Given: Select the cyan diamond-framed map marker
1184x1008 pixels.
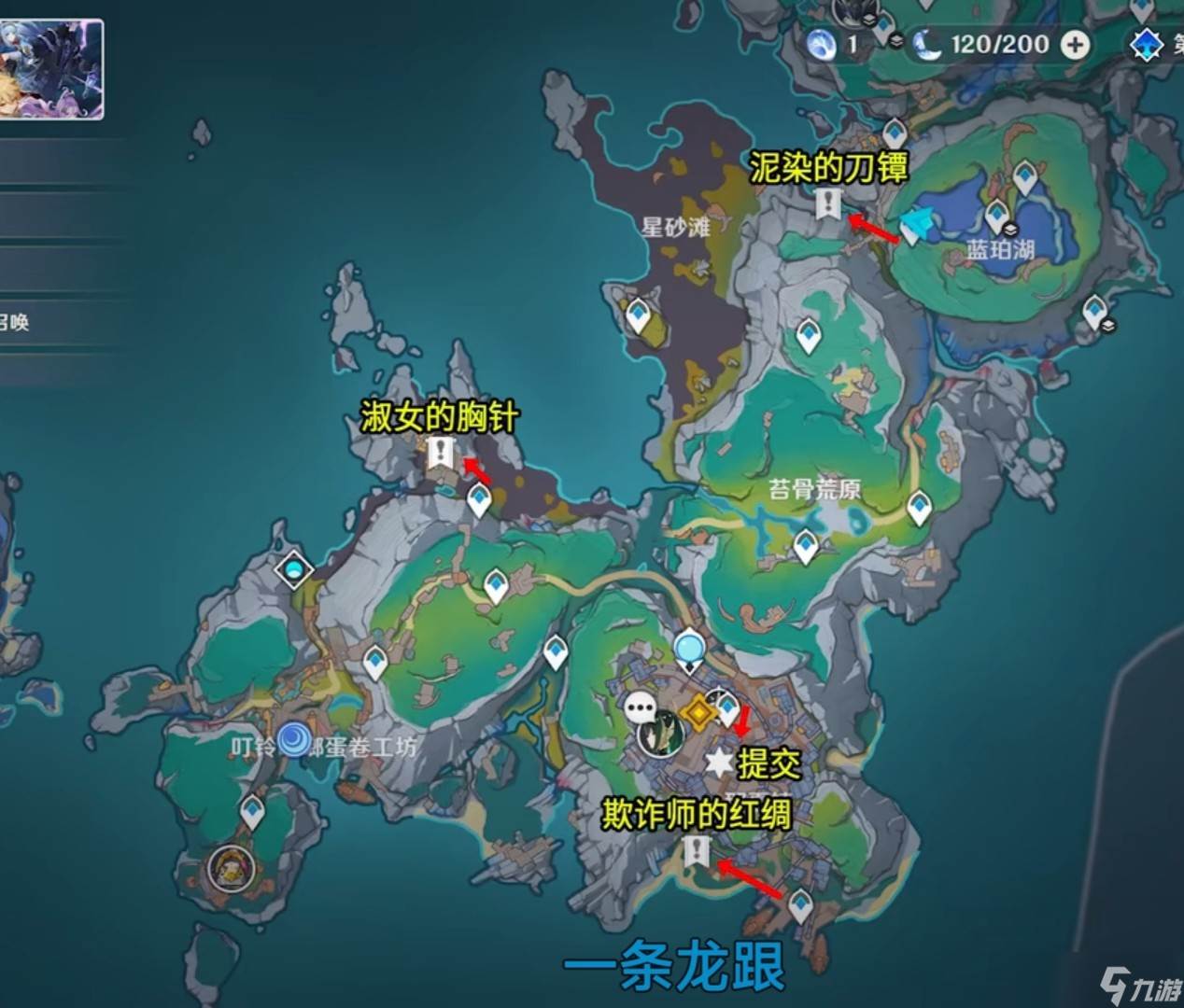Looking at the screenshot, I should pyautogui.click(x=296, y=568).
